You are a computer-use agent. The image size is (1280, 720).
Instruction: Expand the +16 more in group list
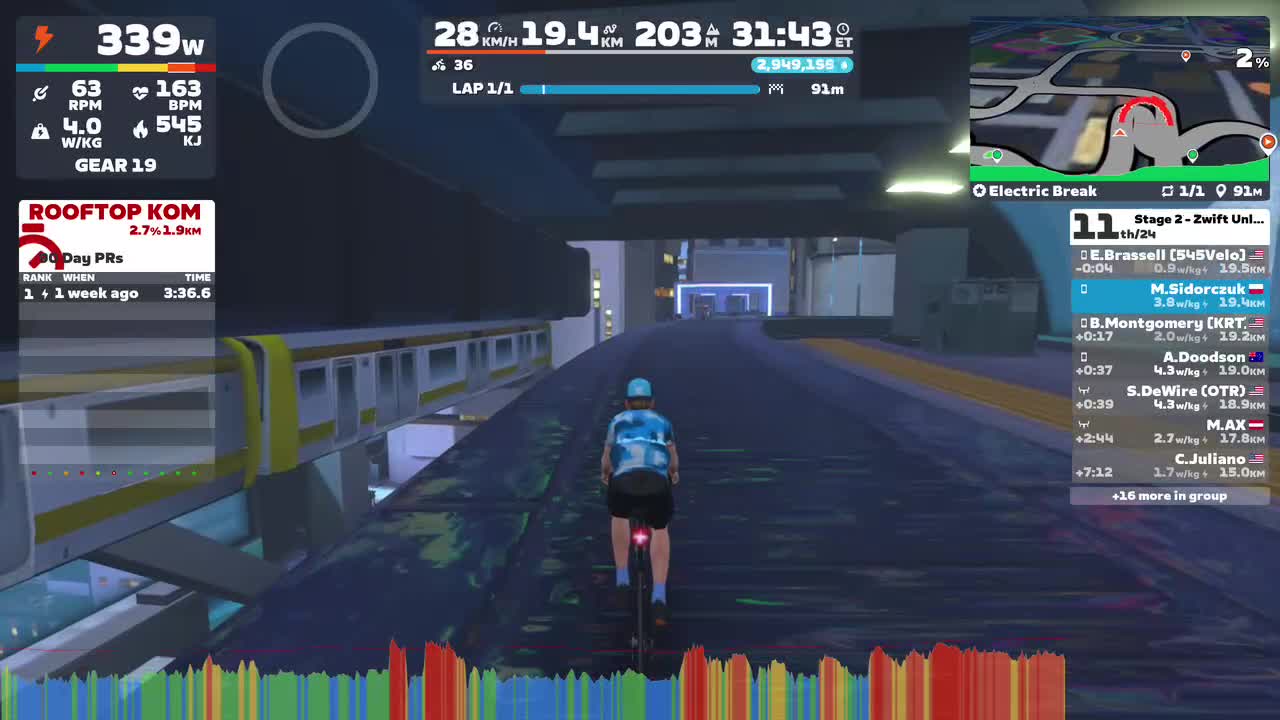1170,495
